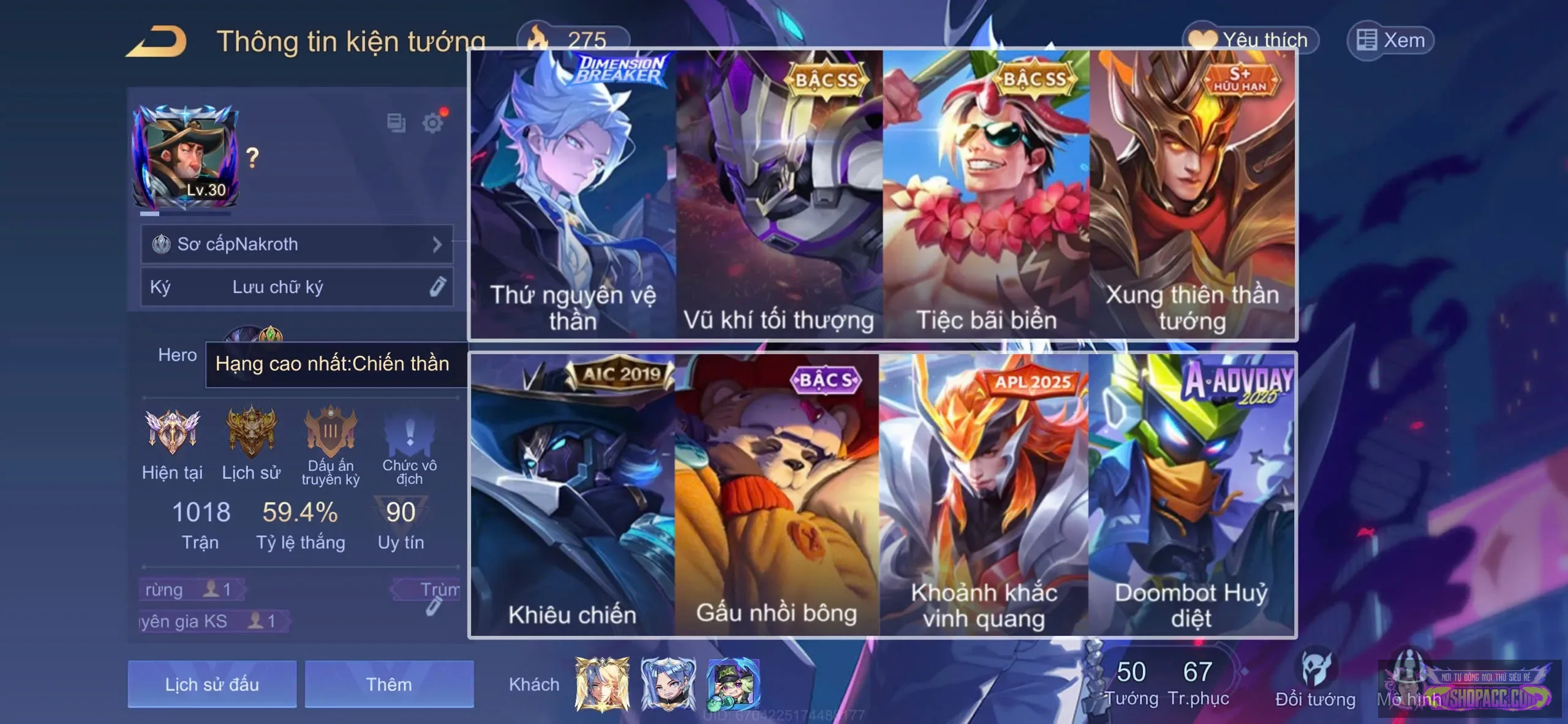
Task: Open the name card icon beside the gear
Action: point(396,123)
